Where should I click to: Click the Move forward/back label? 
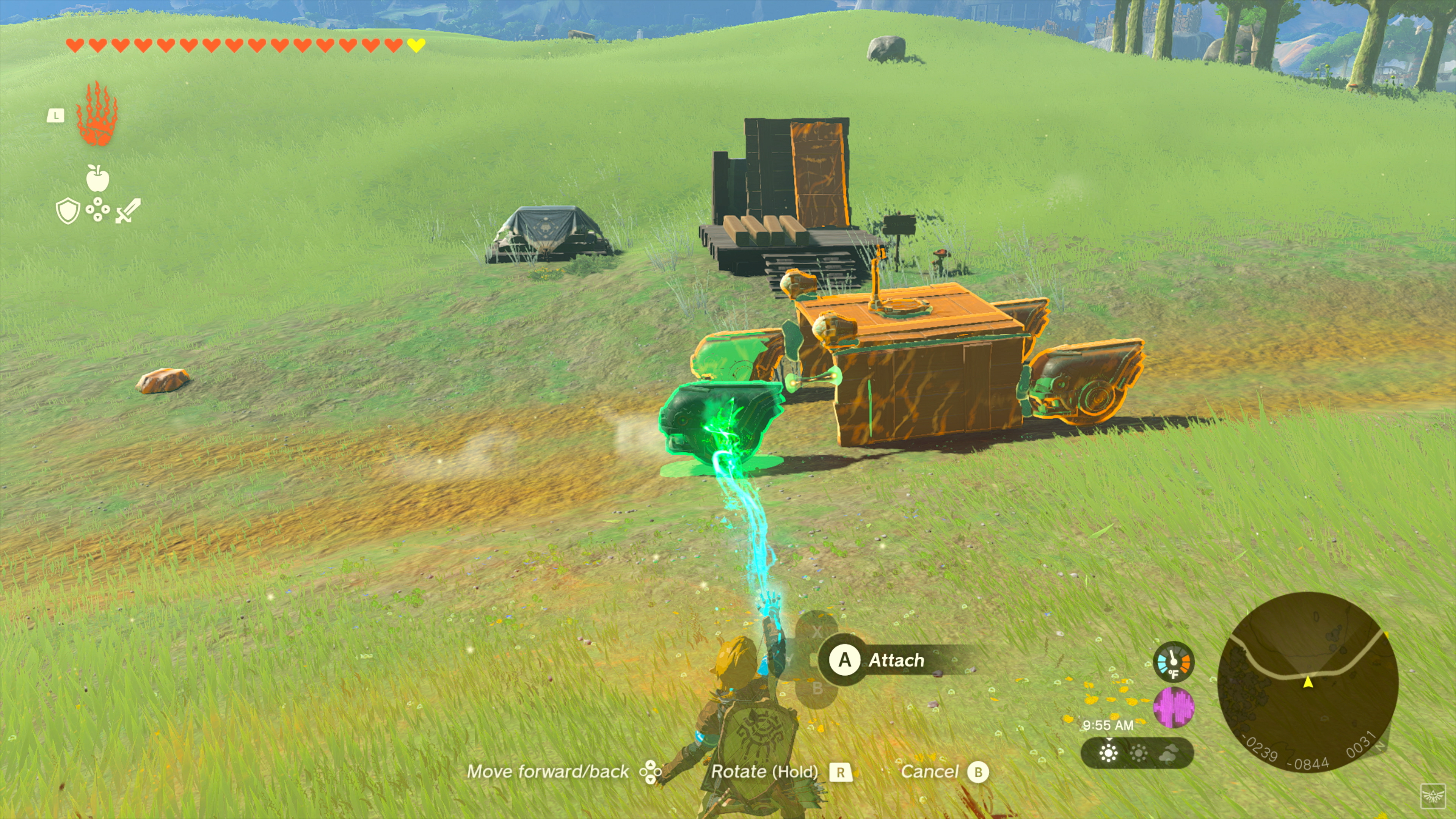click(x=547, y=772)
